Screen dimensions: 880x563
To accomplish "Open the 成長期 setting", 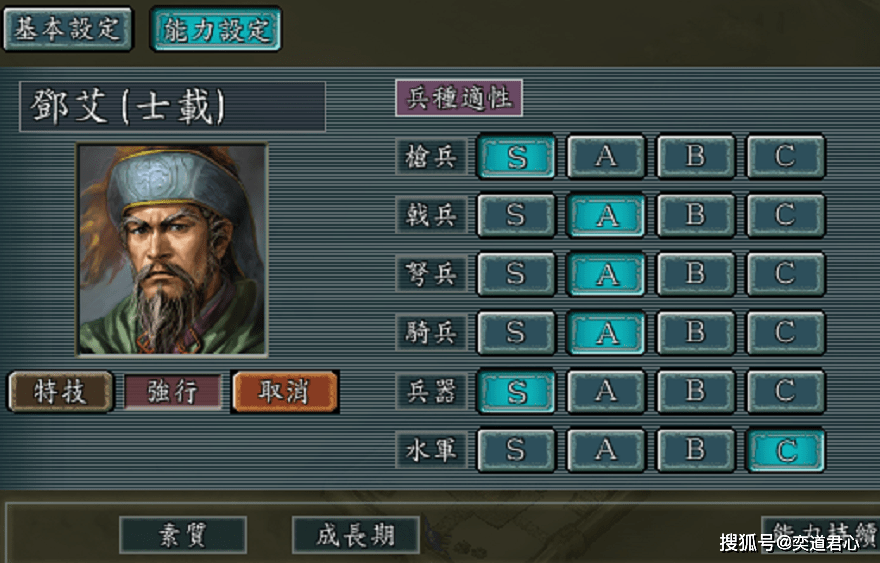I will point(355,535).
